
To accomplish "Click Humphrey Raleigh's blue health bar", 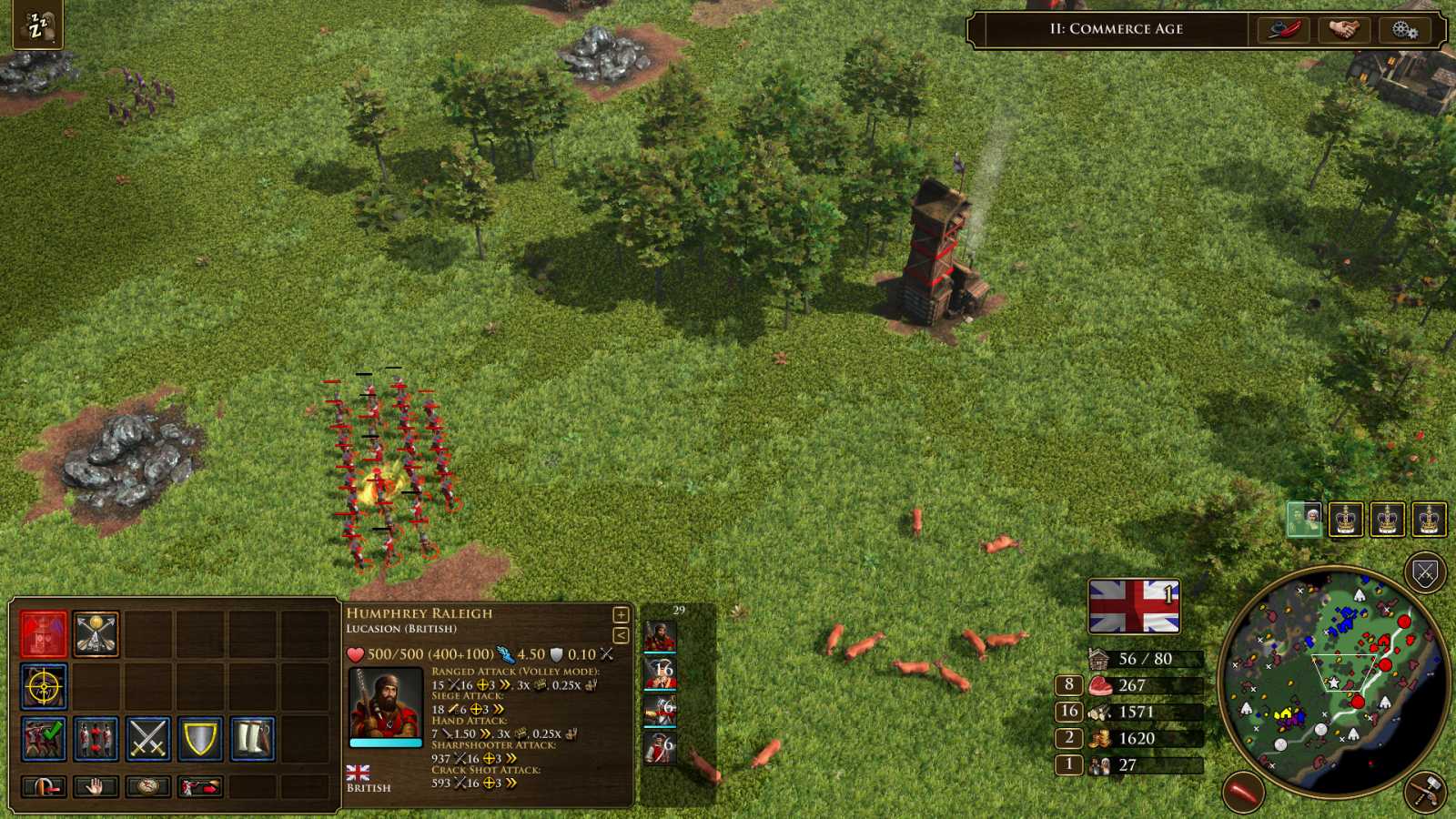I will (x=386, y=743).
